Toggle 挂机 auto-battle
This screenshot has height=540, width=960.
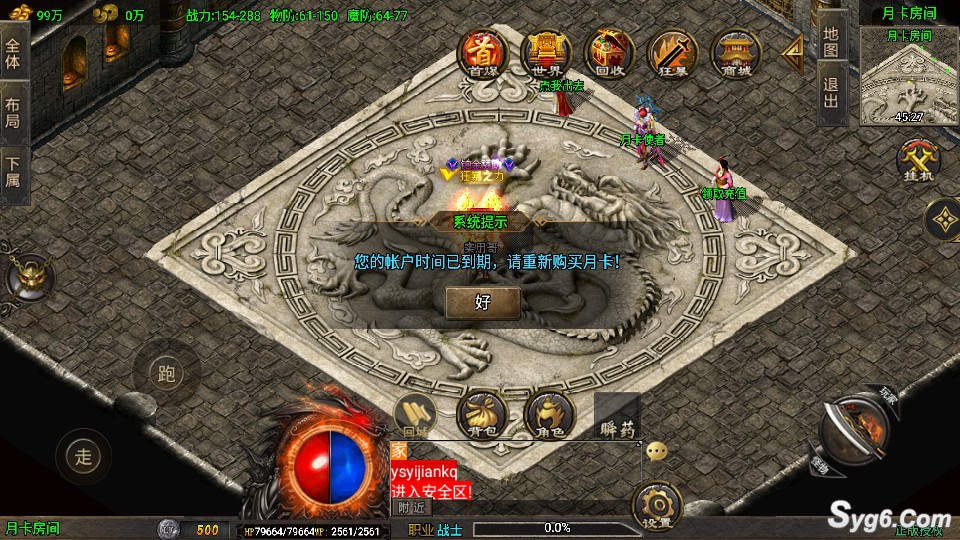[916, 162]
